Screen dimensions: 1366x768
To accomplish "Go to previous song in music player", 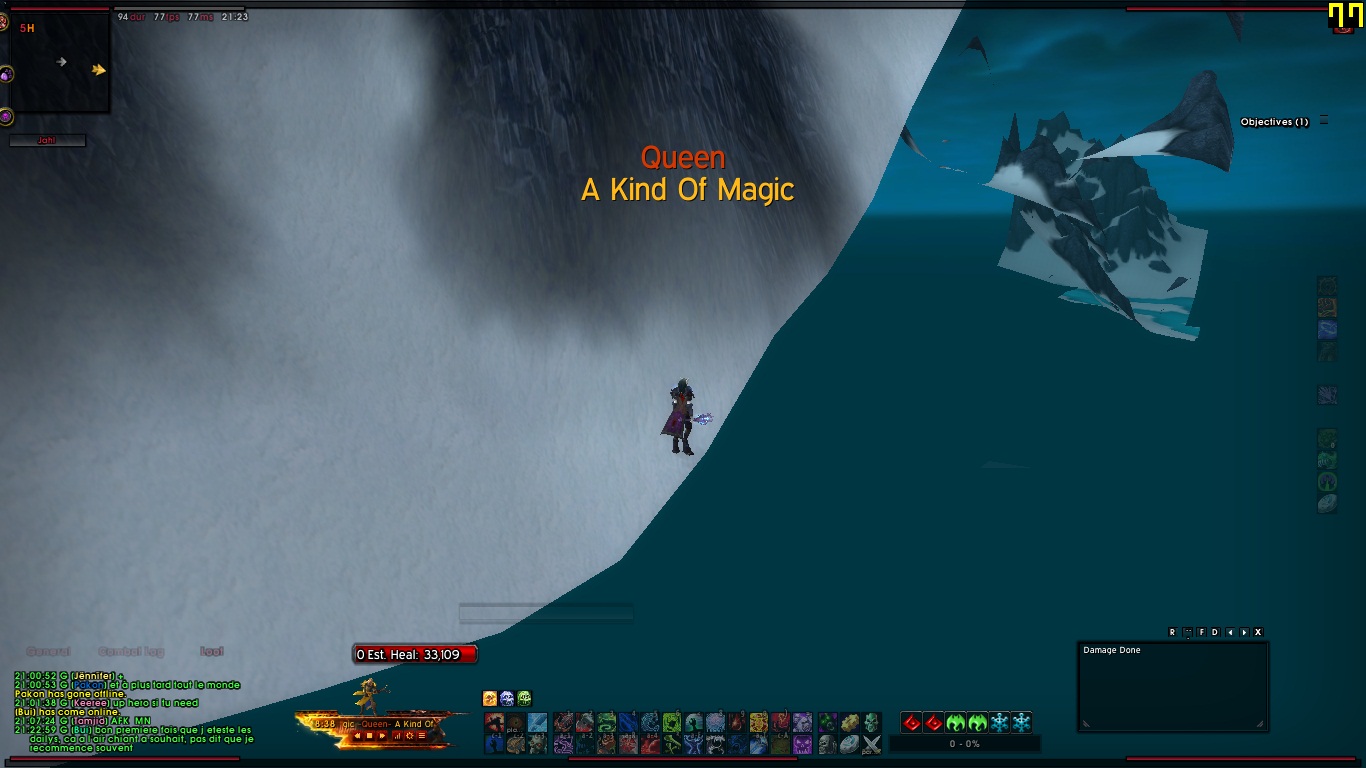I will [x=357, y=736].
